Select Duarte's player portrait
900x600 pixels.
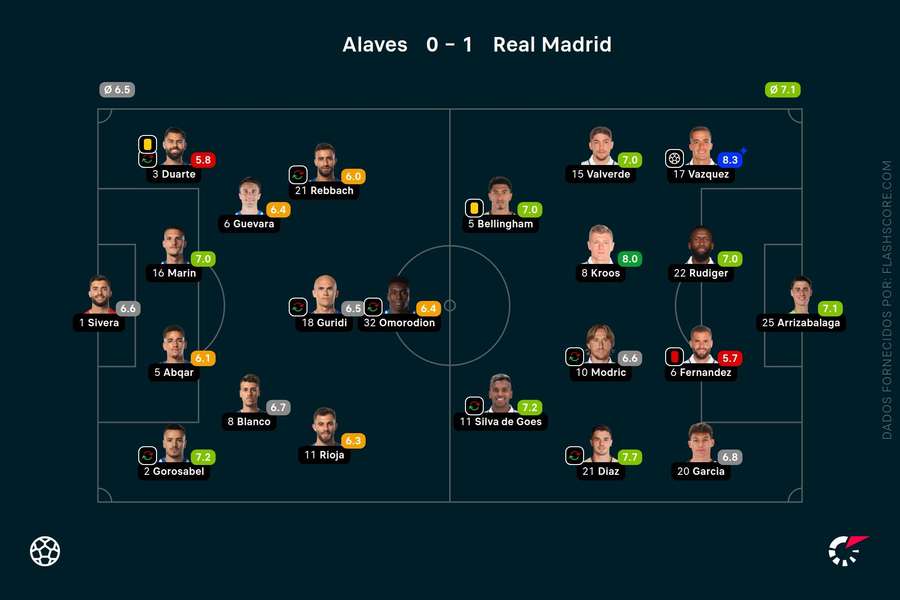pyautogui.click(x=174, y=147)
